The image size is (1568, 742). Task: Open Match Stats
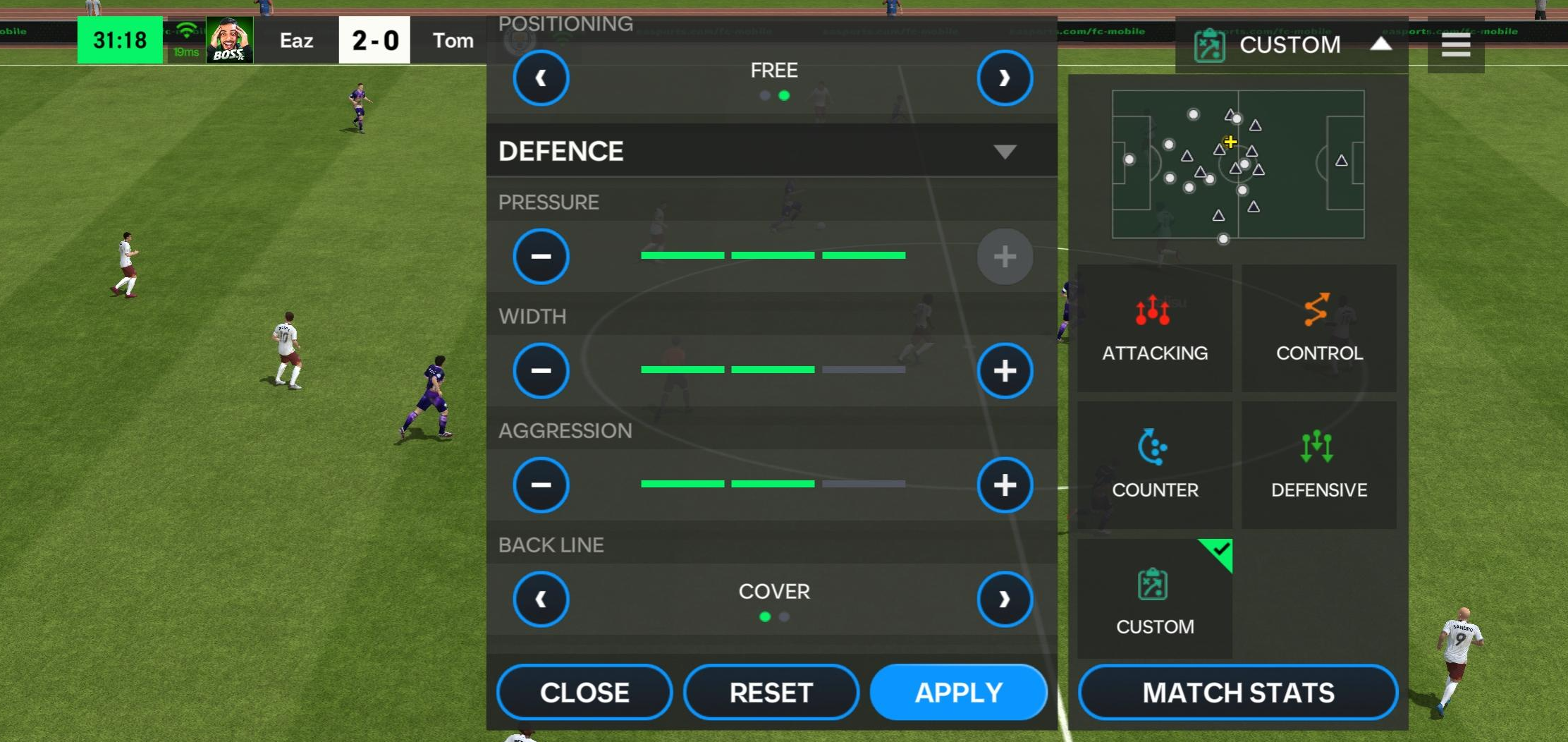[1236, 693]
